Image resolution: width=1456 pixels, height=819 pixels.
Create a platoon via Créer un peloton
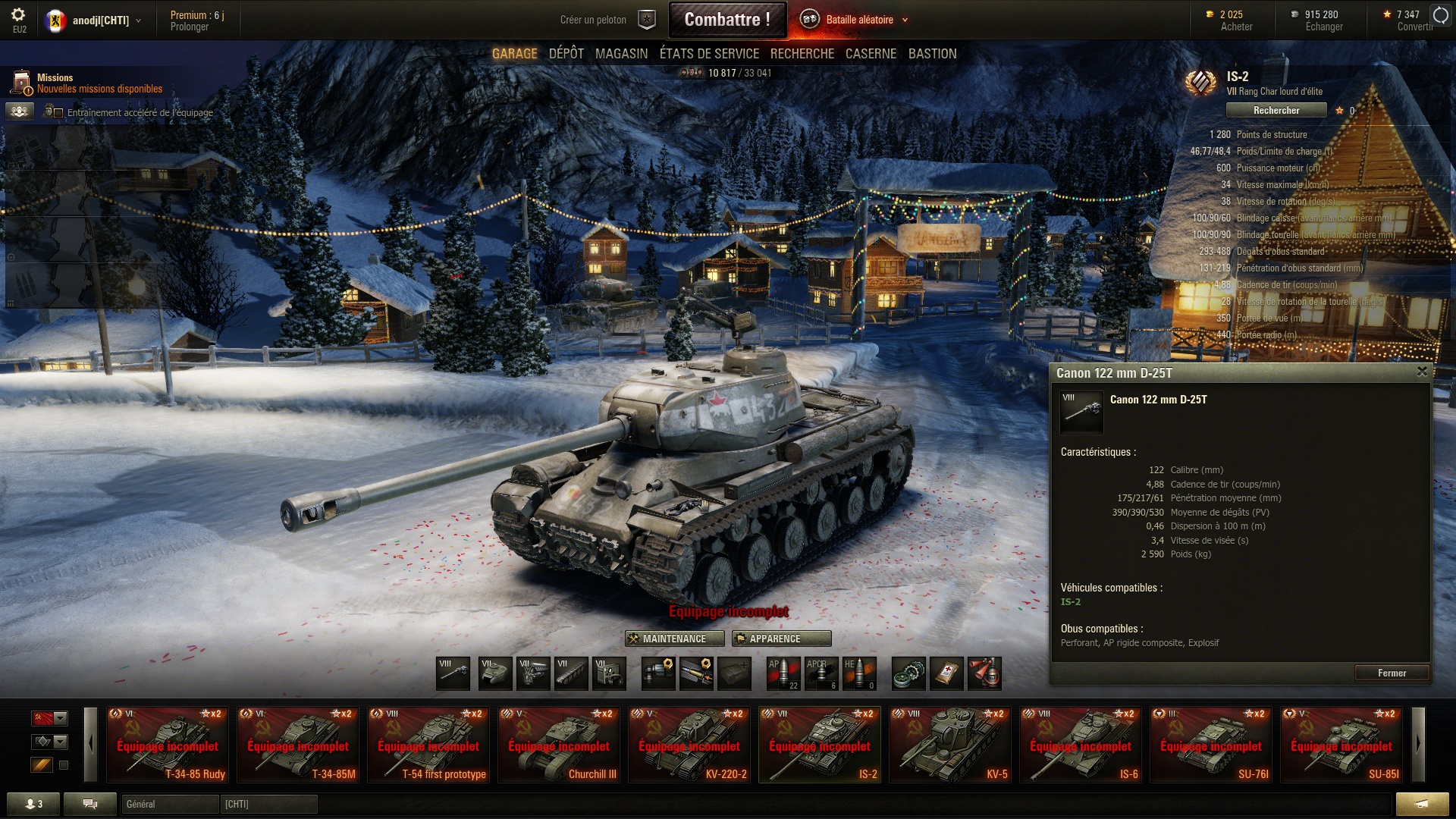coord(593,20)
